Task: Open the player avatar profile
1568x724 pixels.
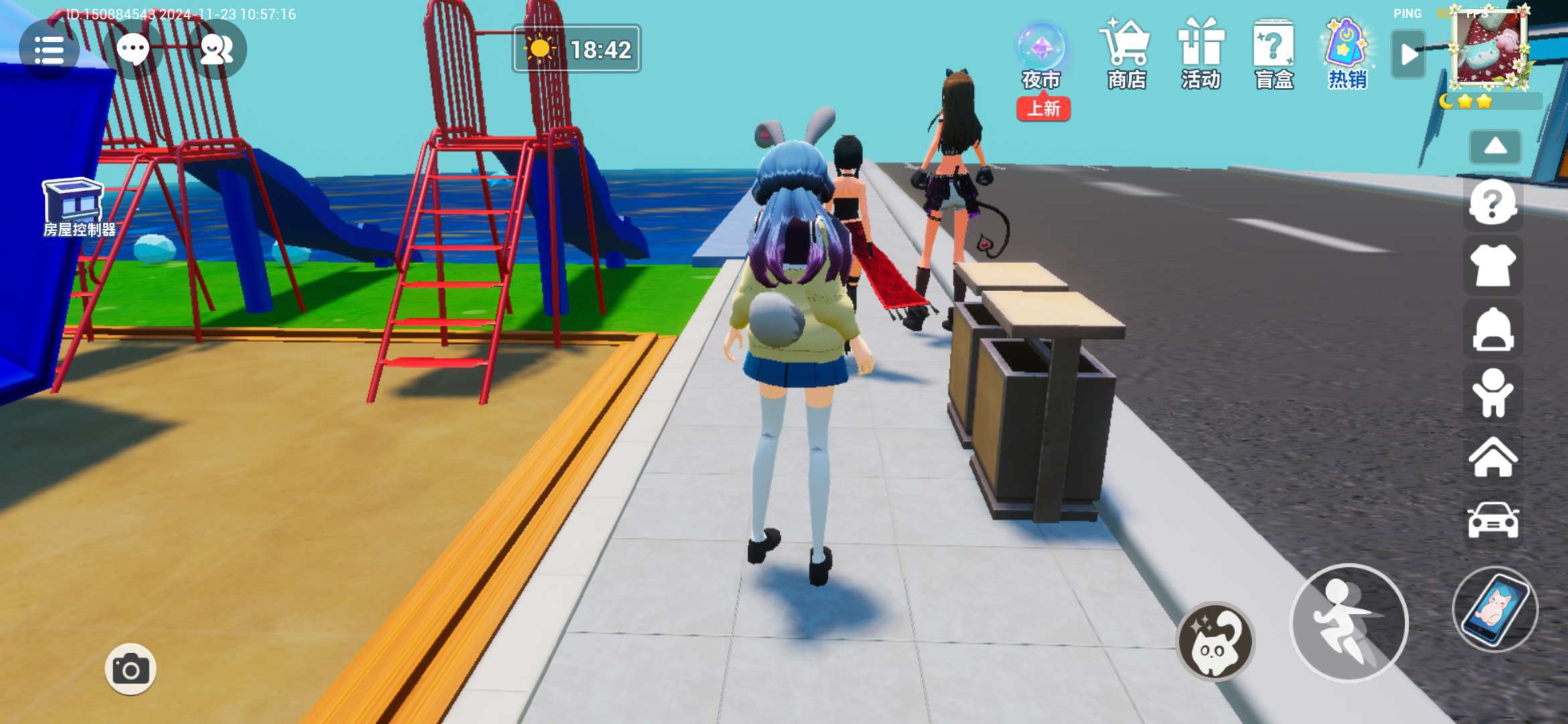Action: pos(1490,49)
